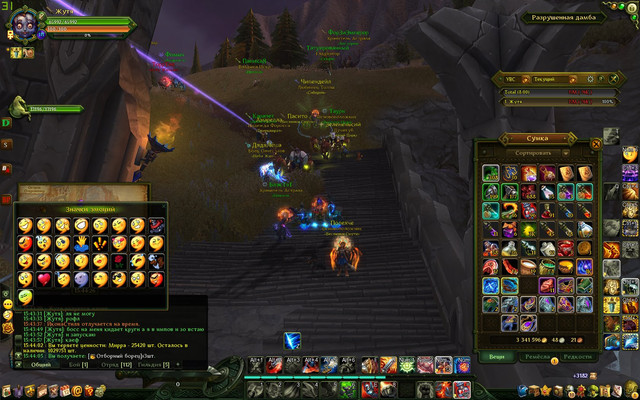Screen dimensions: 640x400
Task: Click the player portrait of Жутя
Action: point(24,22)
